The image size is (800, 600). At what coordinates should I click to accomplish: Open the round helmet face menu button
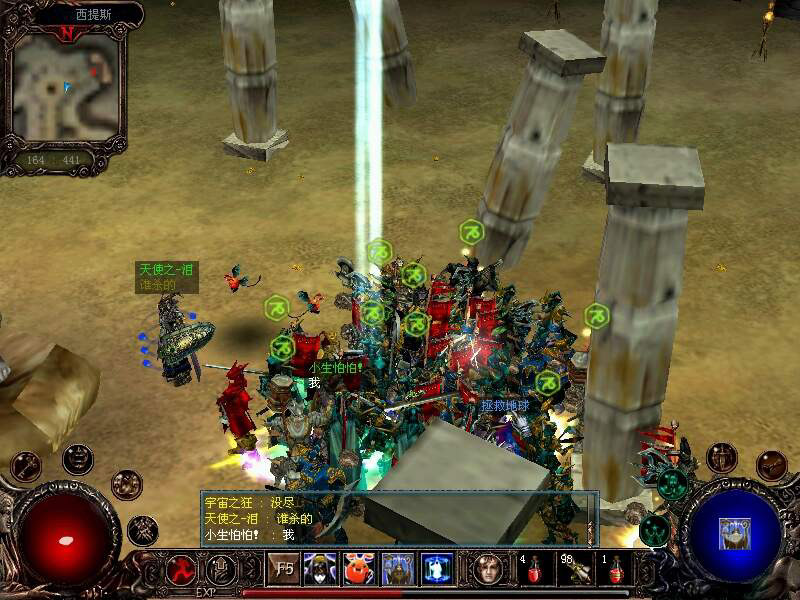pos(77,458)
